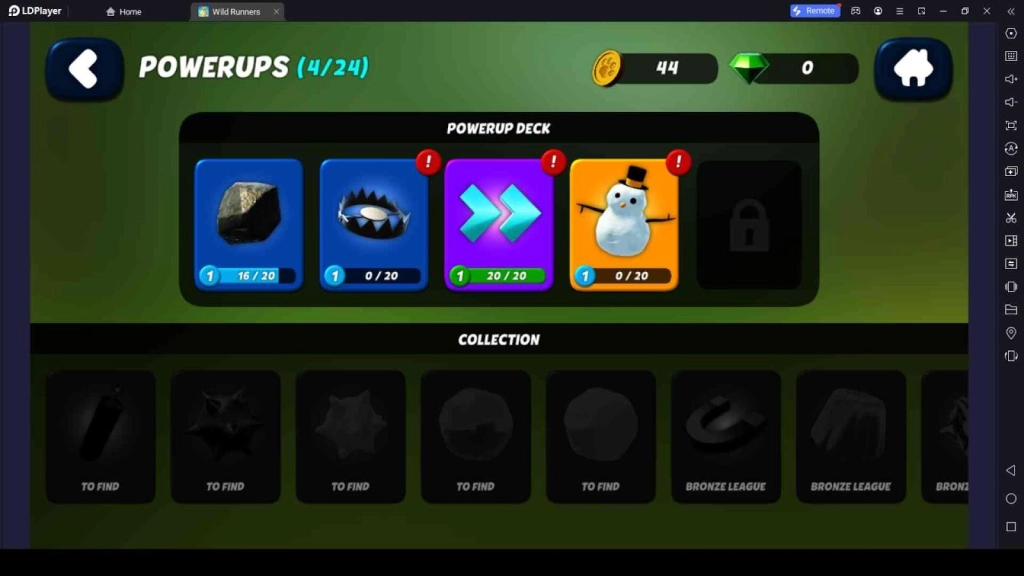1024x576 pixels.
Task: Return to the home screen
Action: pyautogui.click(x=913, y=69)
